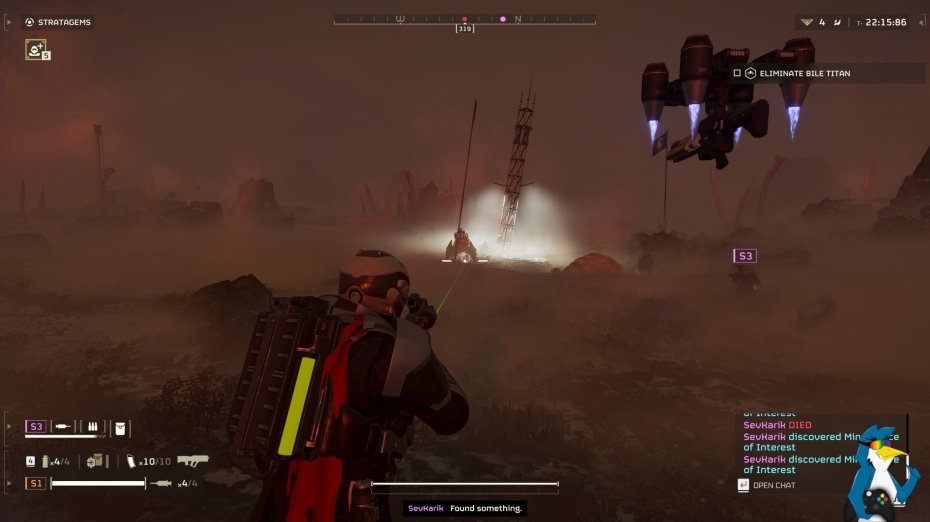Select the Reinforce stratagem icon
Image resolution: width=930 pixels, height=522 pixels.
[36, 49]
